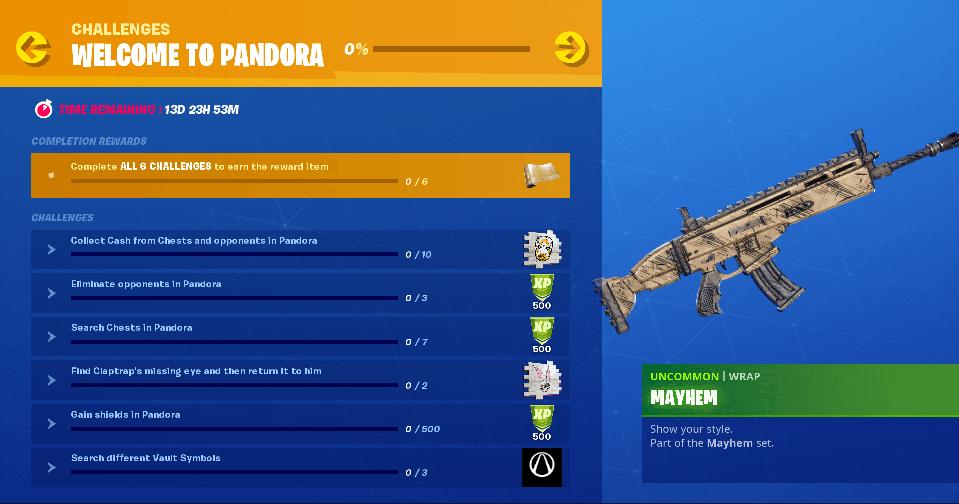View the Vault symbol reward icon
Viewport: 959px width, 504px height.
pyautogui.click(x=542, y=467)
